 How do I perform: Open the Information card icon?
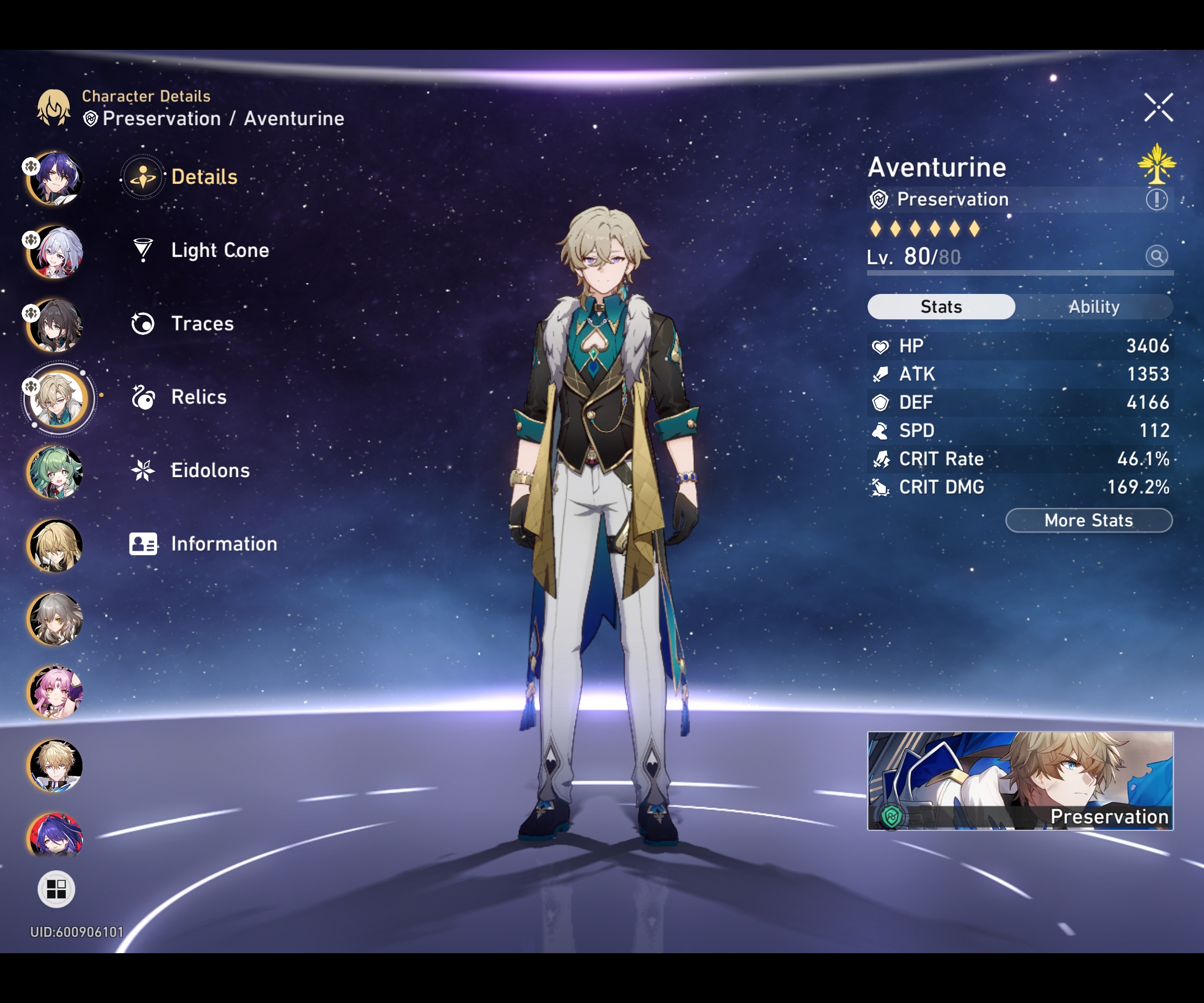pos(142,544)
